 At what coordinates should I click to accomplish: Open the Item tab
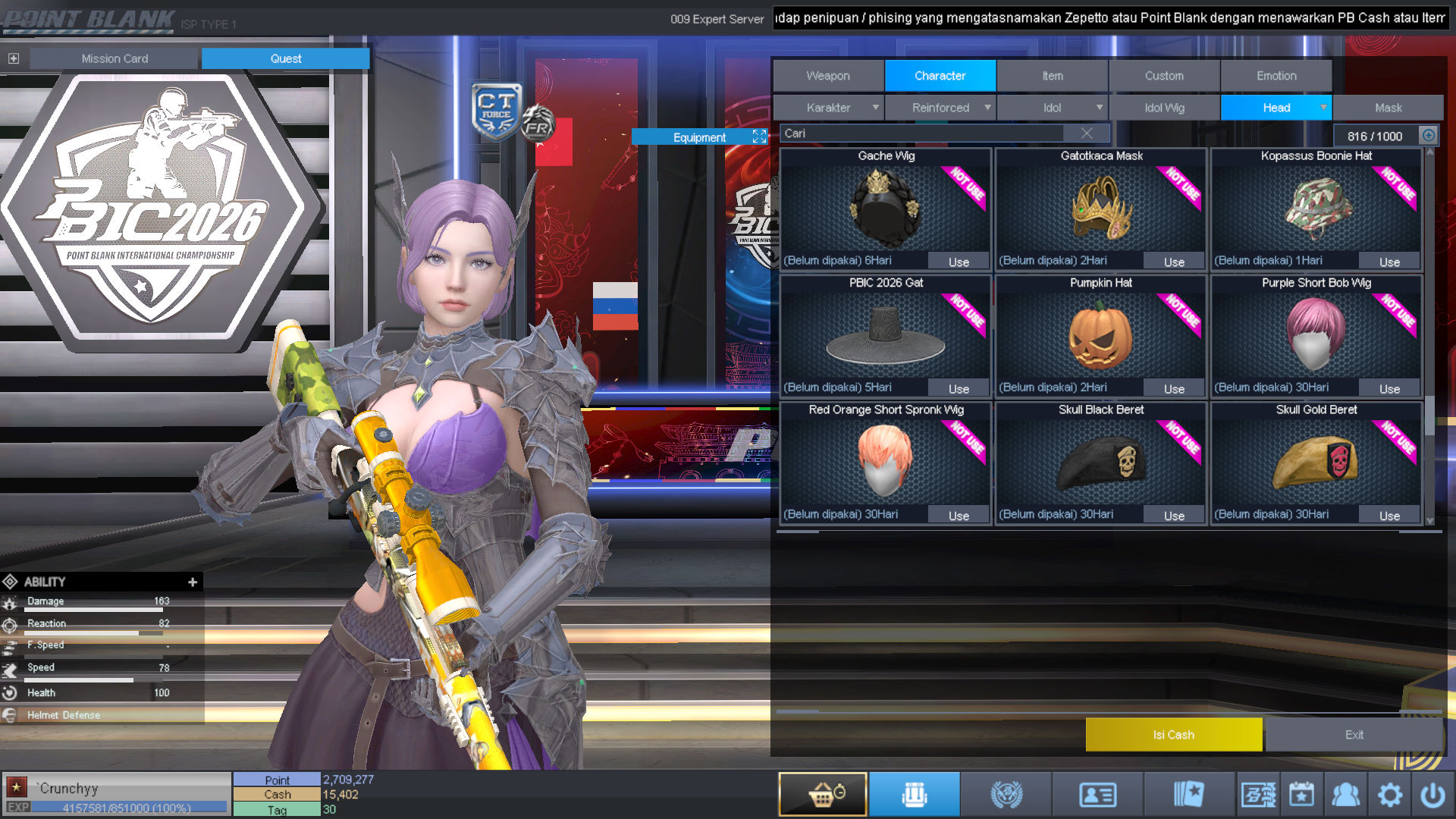point(1052,76)
